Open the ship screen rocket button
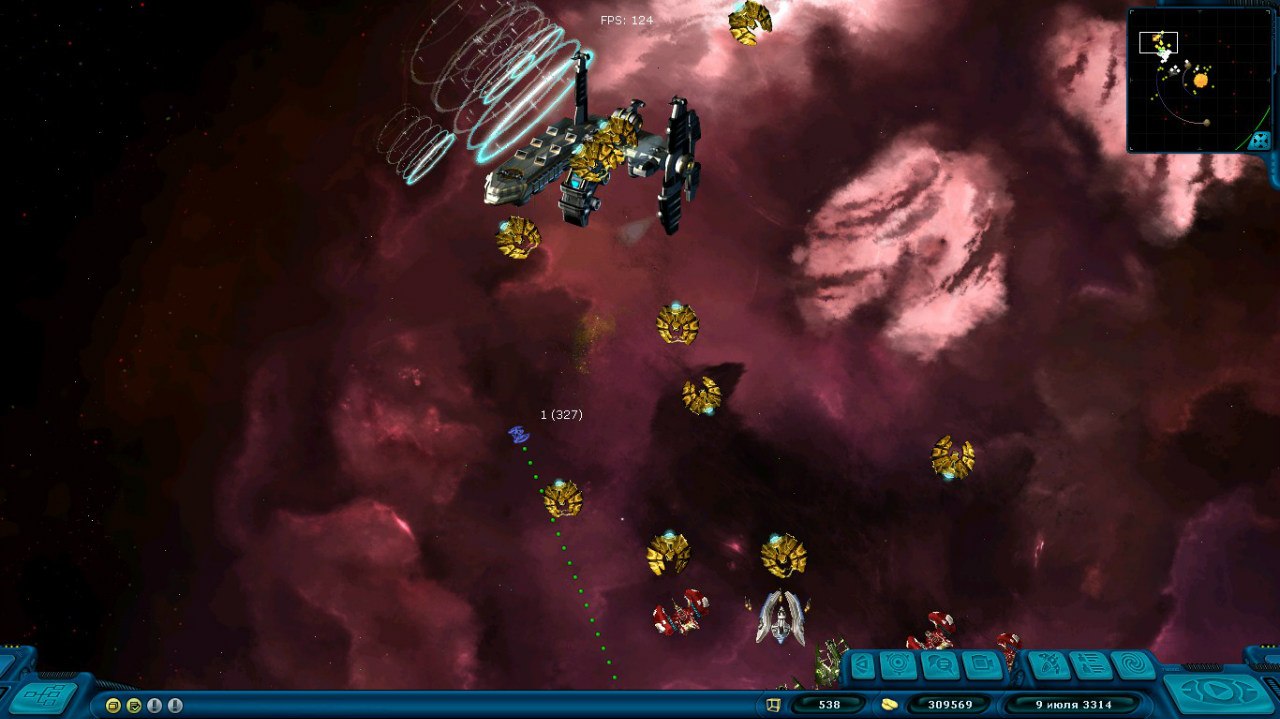 point(1047,664)
